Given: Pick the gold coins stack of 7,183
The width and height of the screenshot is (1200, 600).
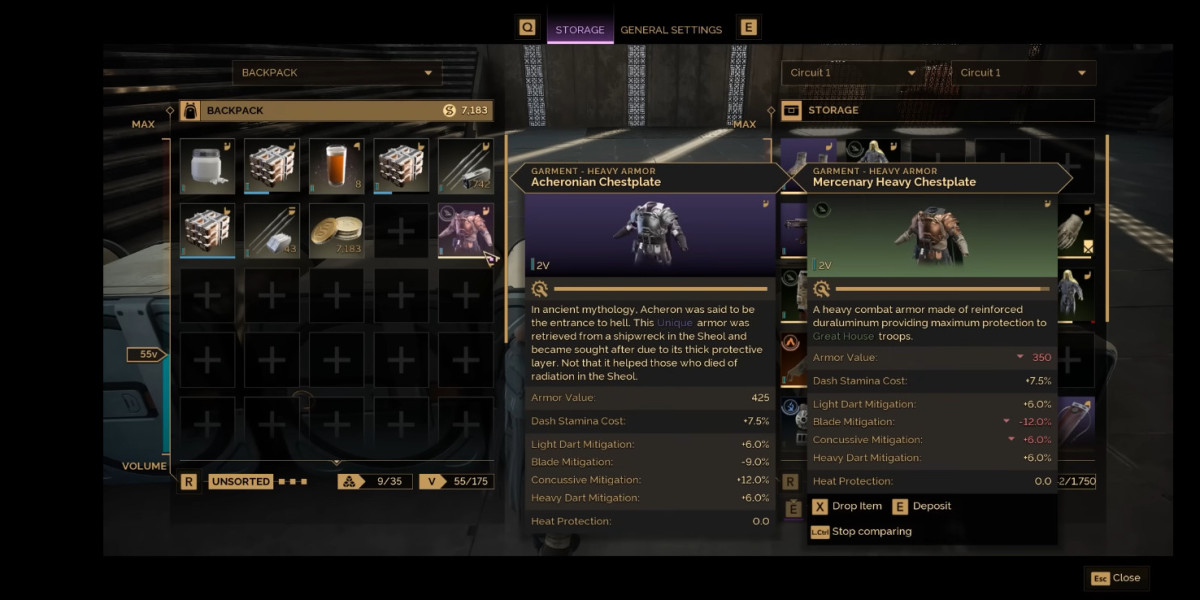Looking at the screenshot, I should pos(336,230).
